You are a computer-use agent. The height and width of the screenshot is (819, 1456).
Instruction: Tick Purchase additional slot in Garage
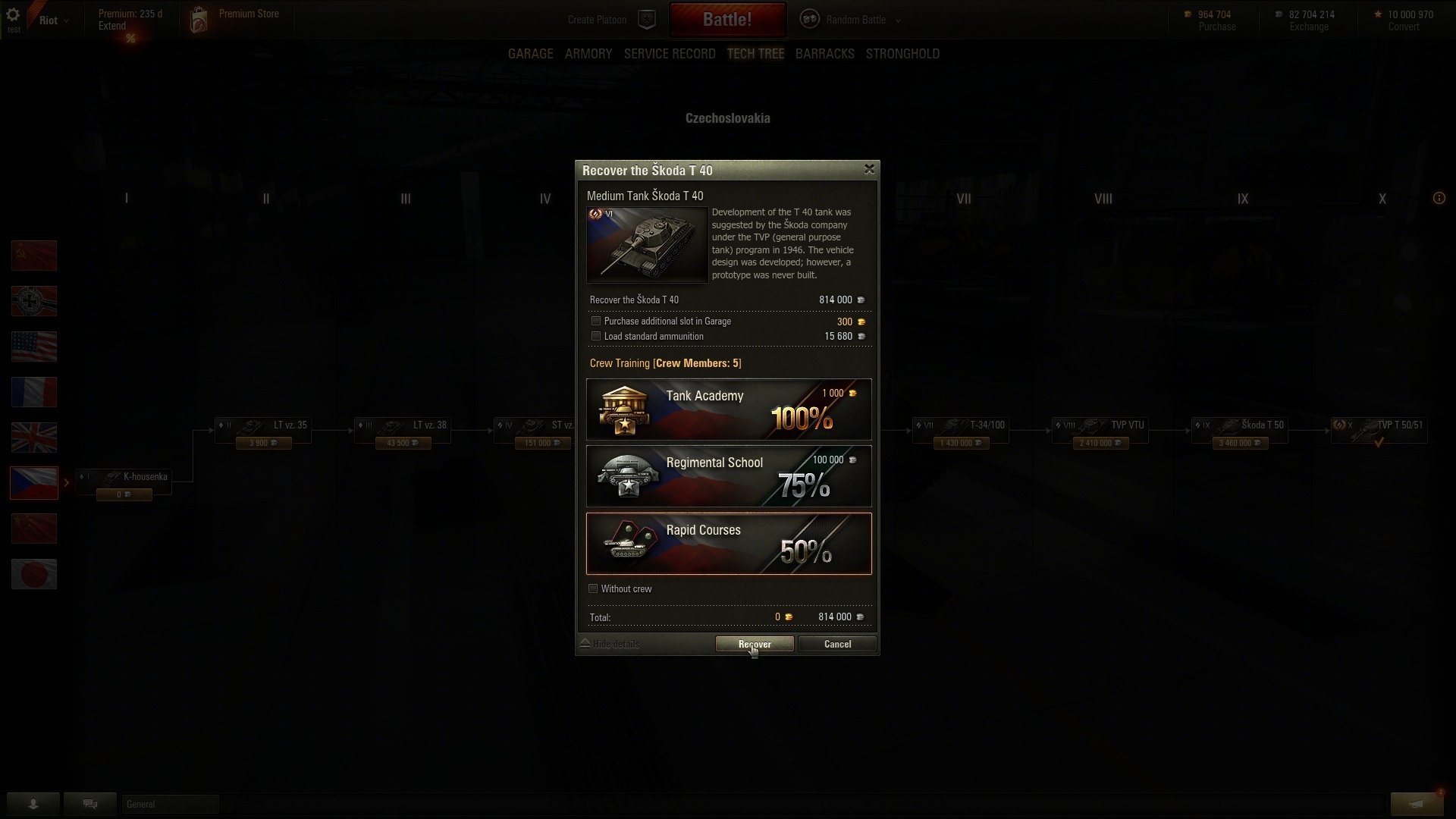pyautogui.click(x=596, y=322)
